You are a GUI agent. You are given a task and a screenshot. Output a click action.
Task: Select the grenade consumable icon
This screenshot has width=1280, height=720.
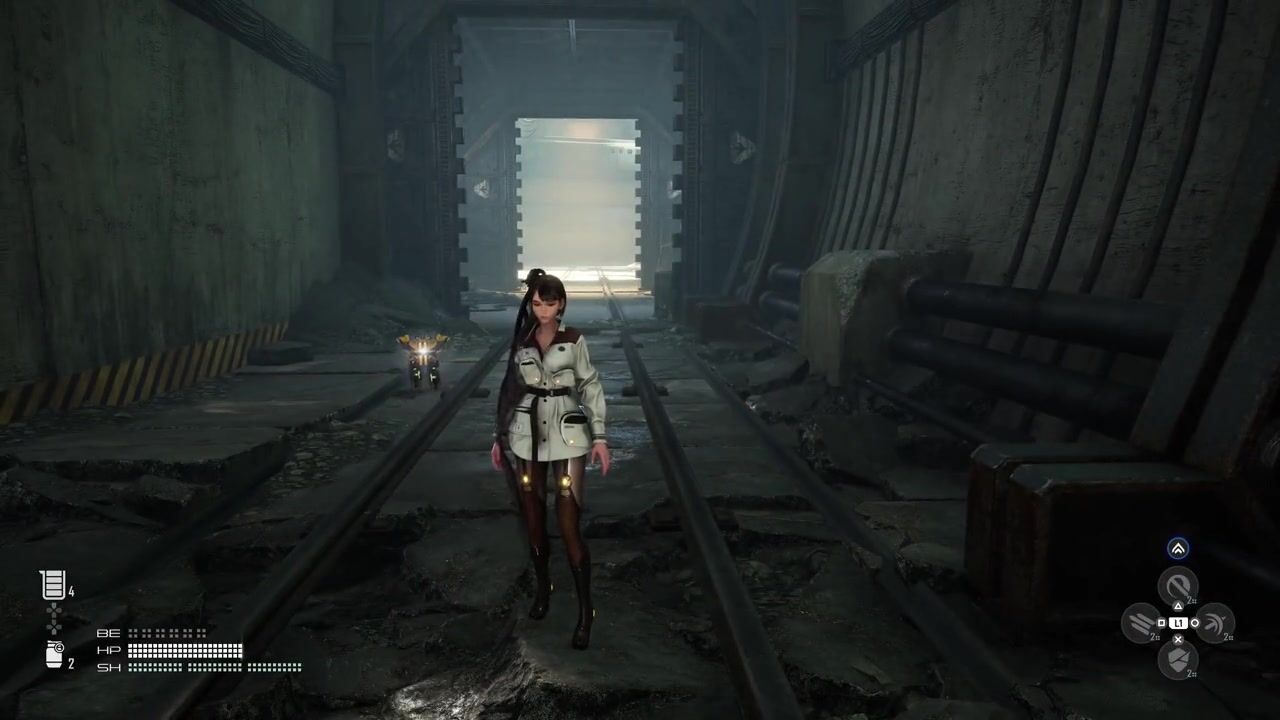pyautogui.click(x=55, y=655)
